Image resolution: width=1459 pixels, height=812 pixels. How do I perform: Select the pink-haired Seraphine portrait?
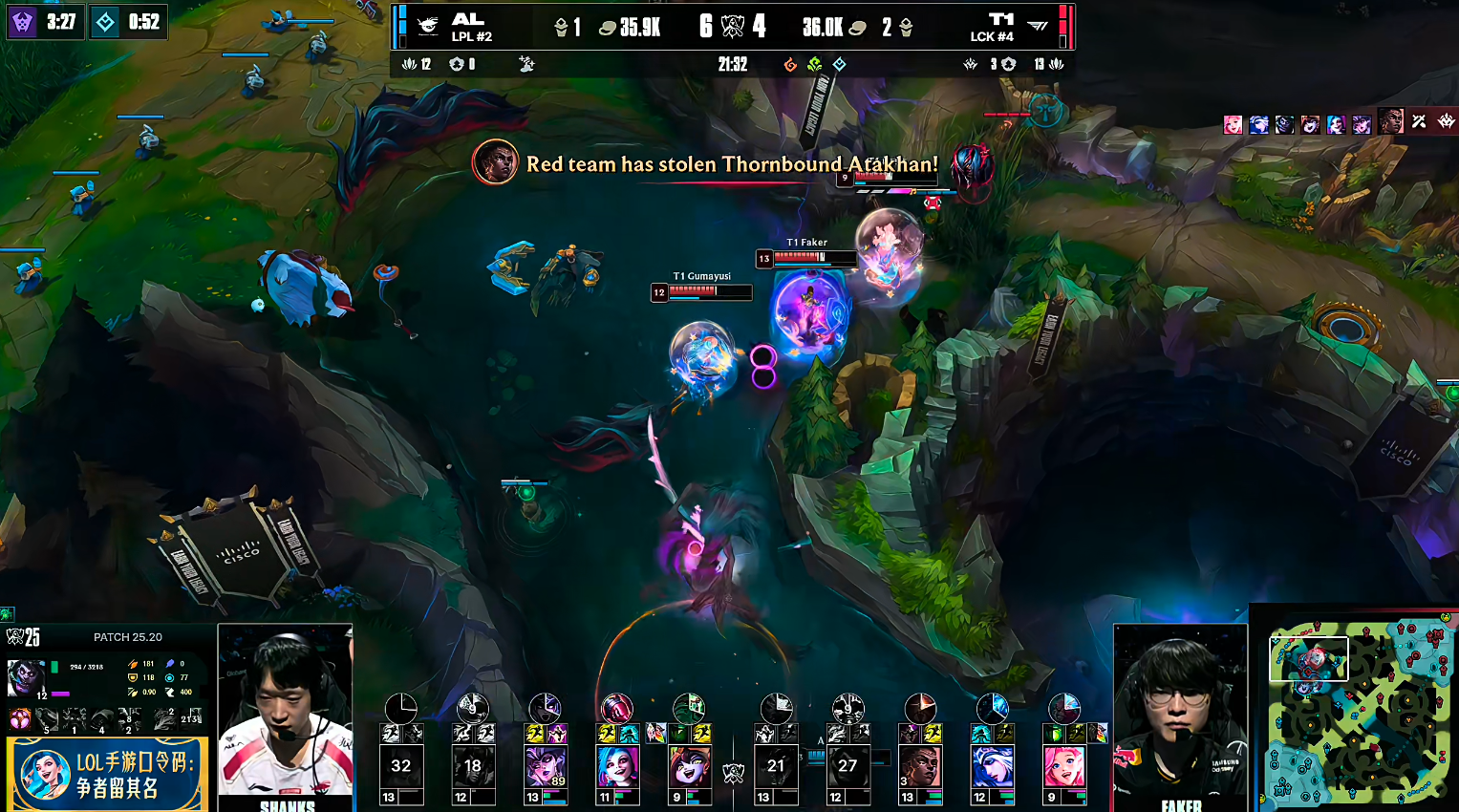coord(1063,766)
